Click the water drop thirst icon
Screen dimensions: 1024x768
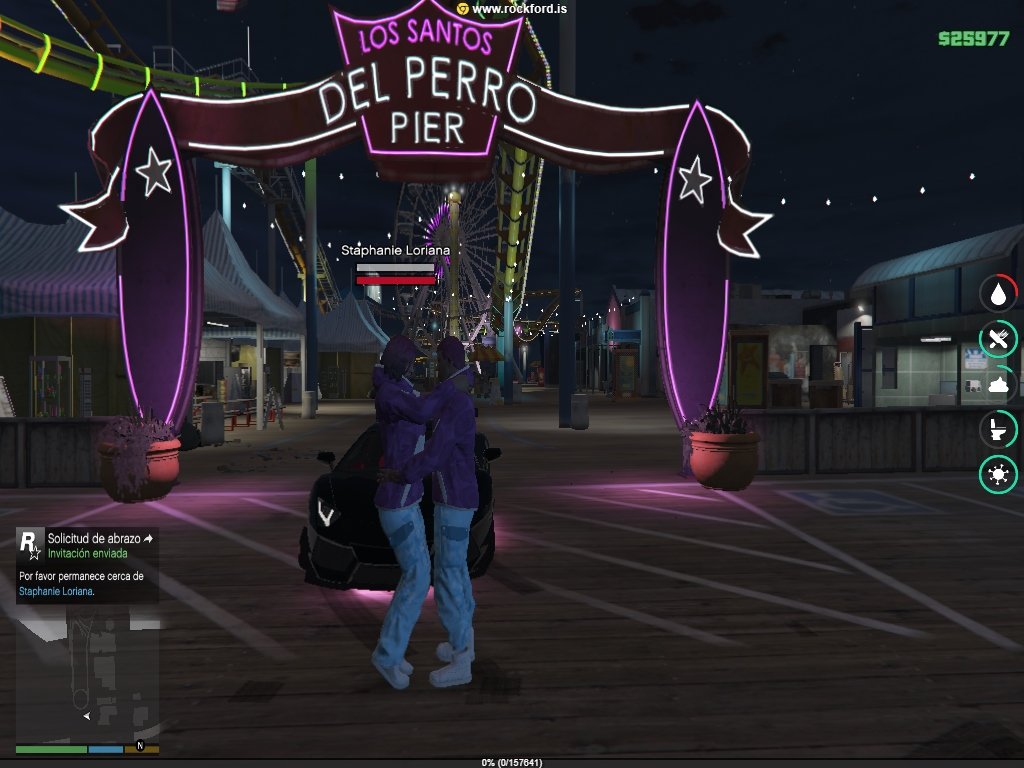998,294
